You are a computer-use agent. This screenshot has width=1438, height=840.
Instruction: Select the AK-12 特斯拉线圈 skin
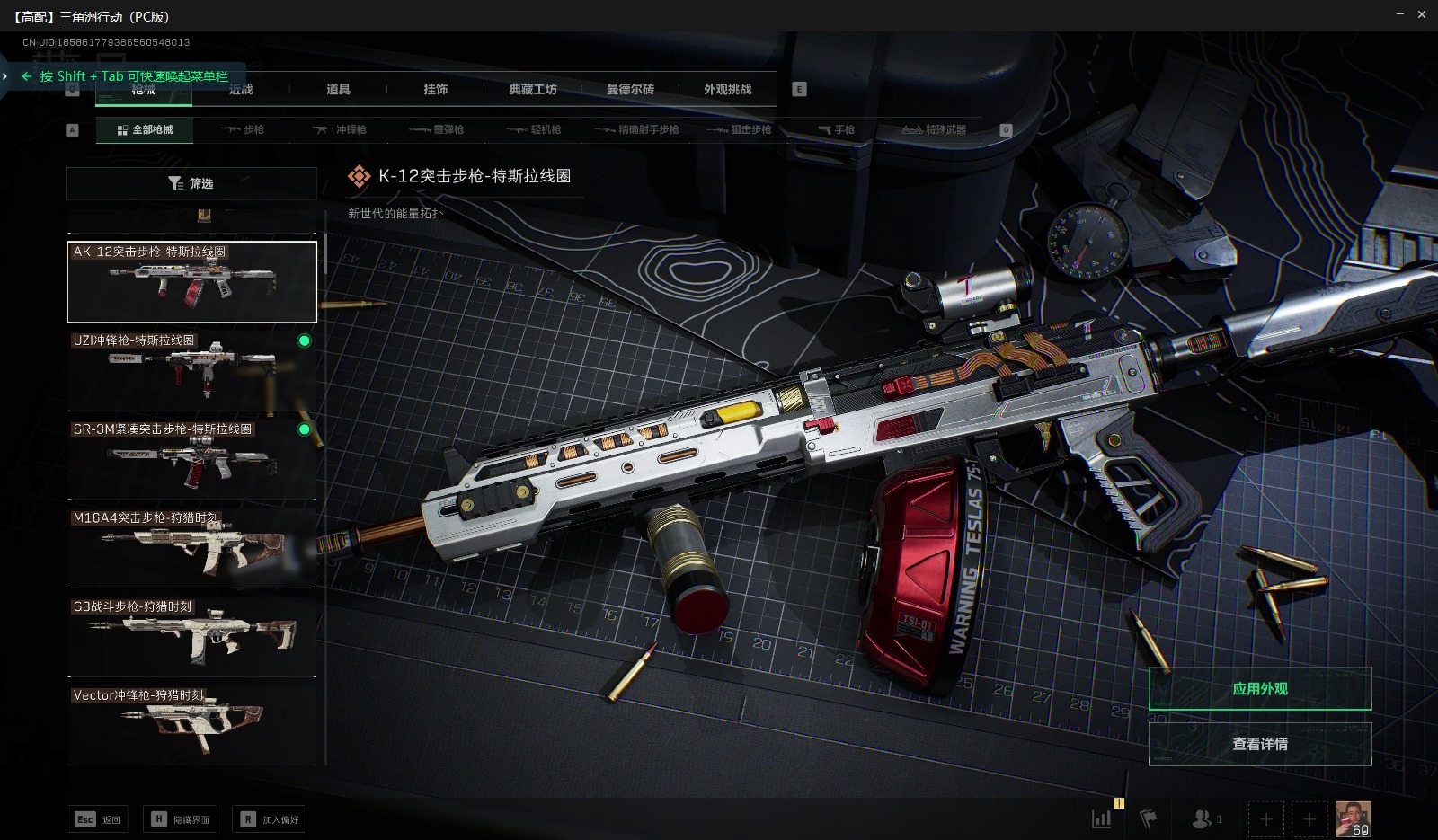(191, 281)
